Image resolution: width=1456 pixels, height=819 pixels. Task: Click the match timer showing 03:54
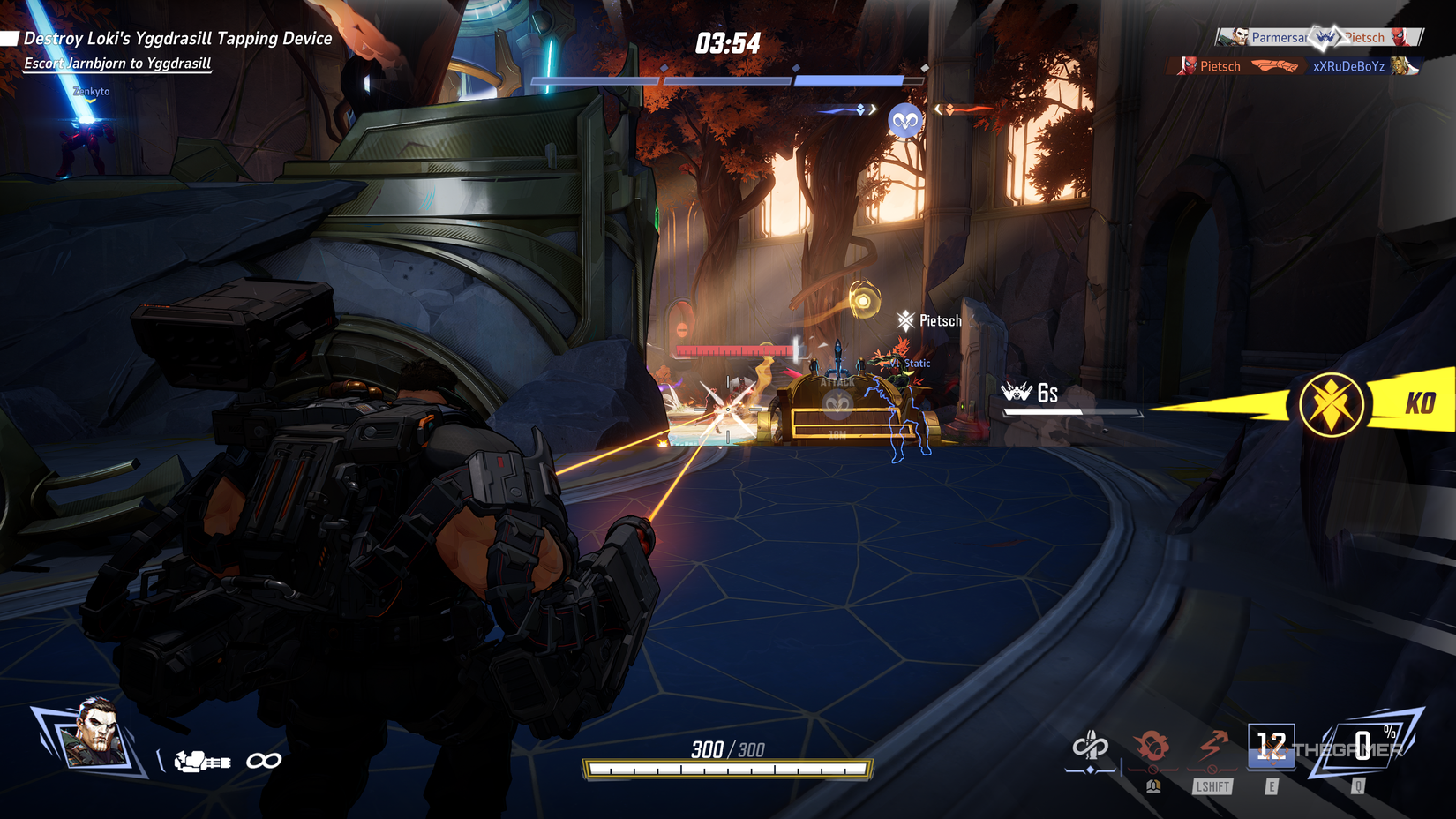(727, 41)
